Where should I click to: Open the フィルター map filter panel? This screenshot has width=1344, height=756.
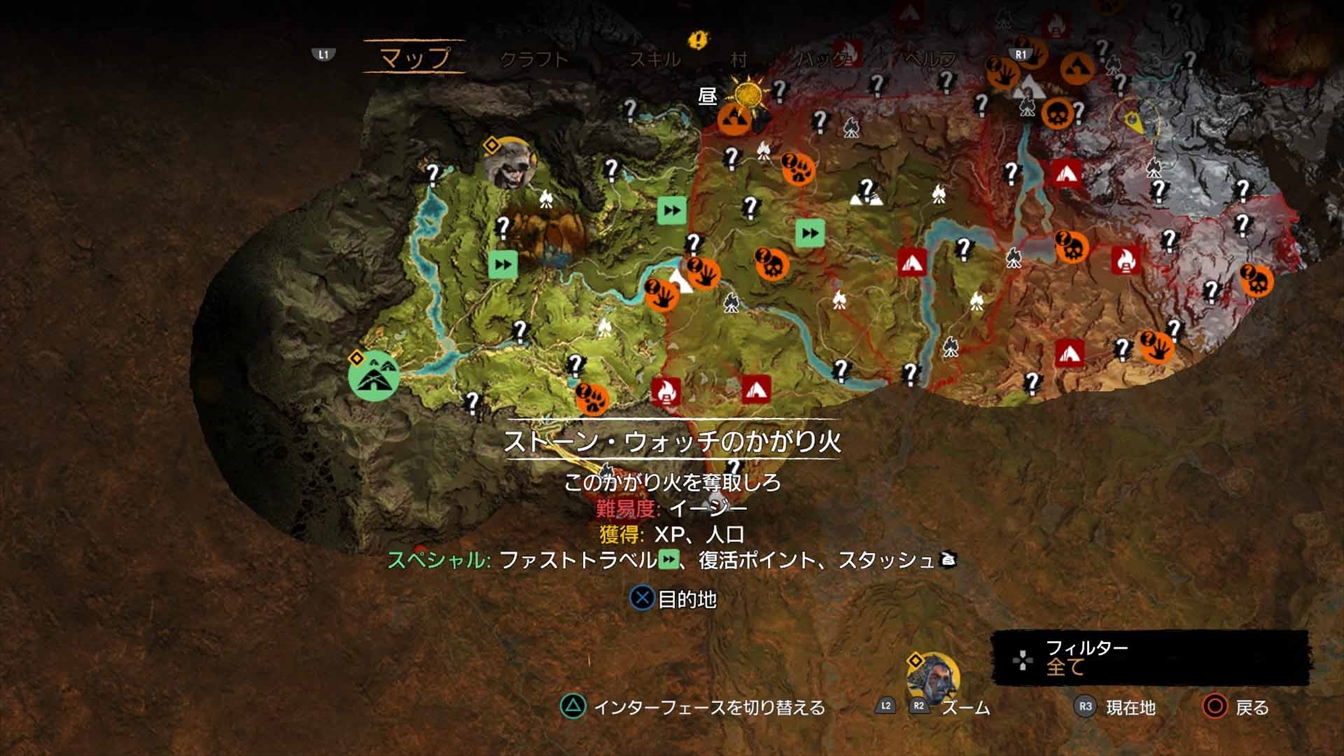[x=1150, y=658]
